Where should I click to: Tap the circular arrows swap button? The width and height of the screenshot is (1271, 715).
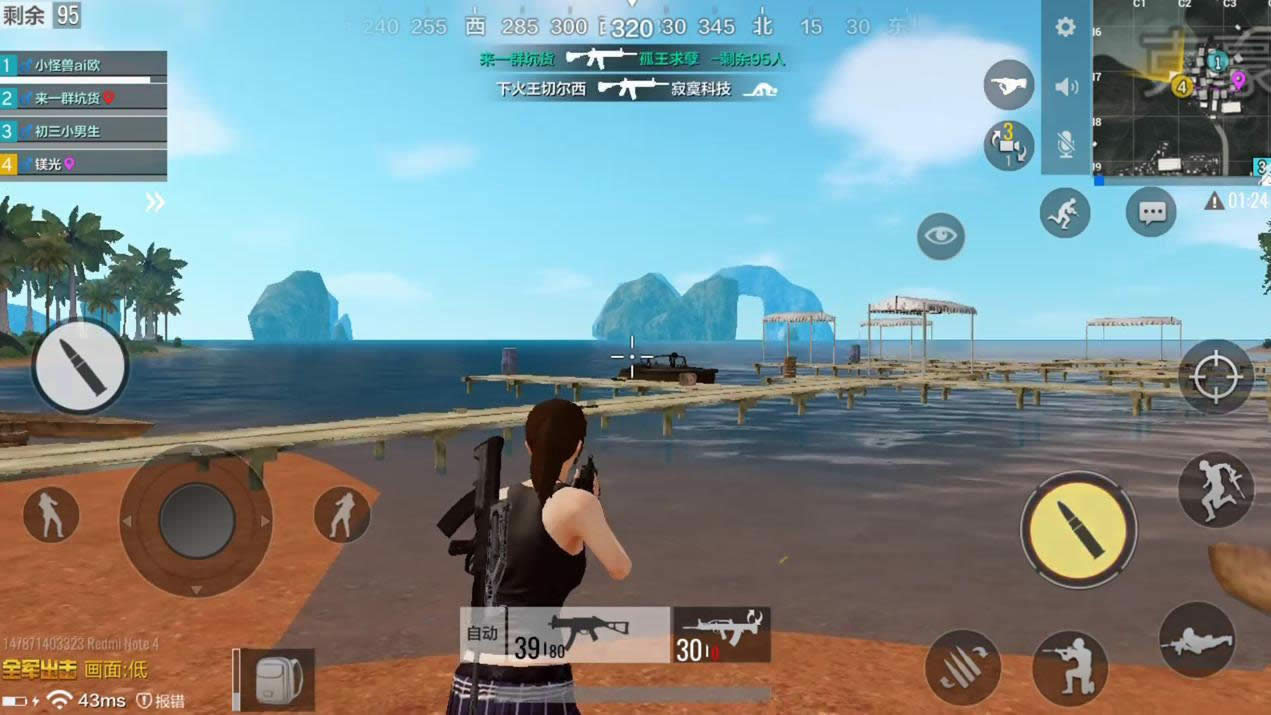(1008, 145)
